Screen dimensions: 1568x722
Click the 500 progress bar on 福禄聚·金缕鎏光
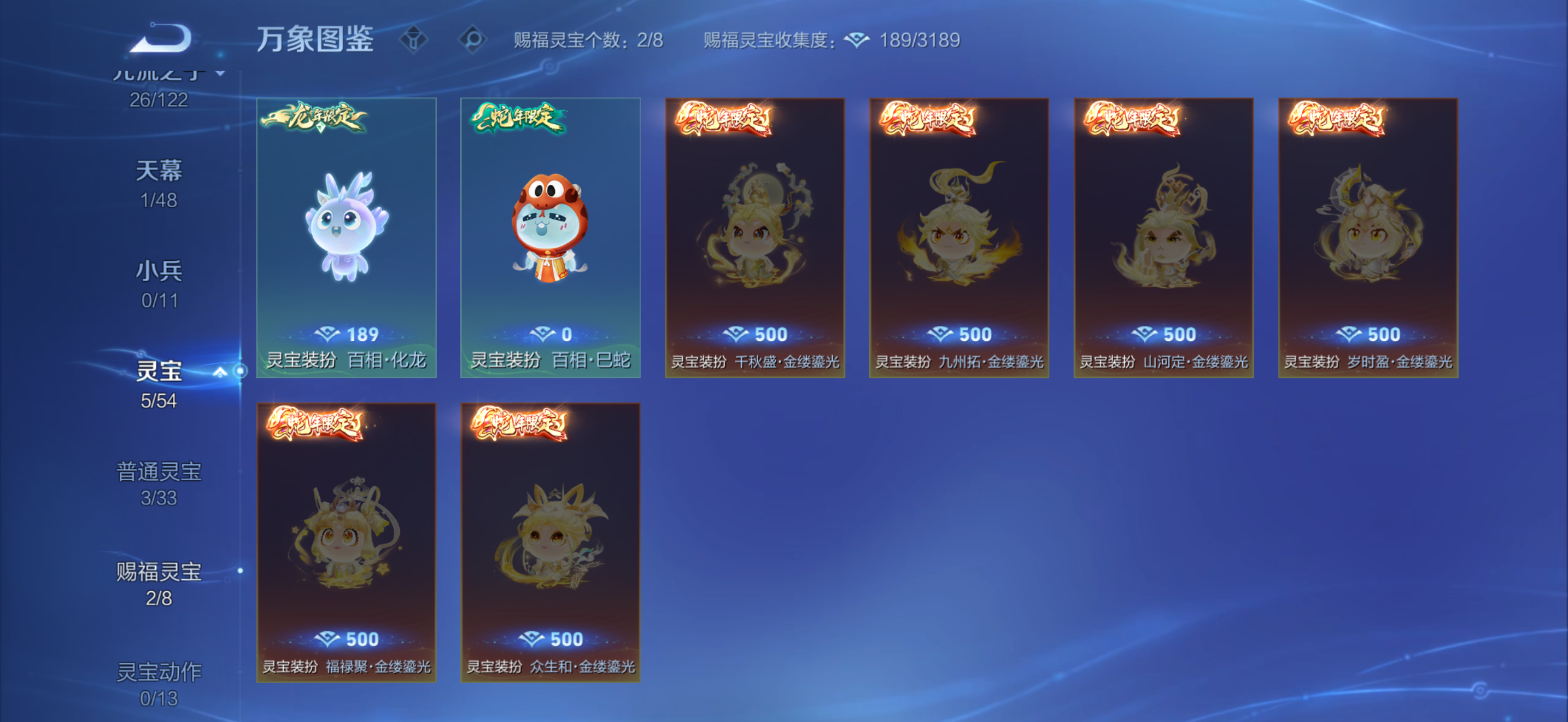pos(348,639)
